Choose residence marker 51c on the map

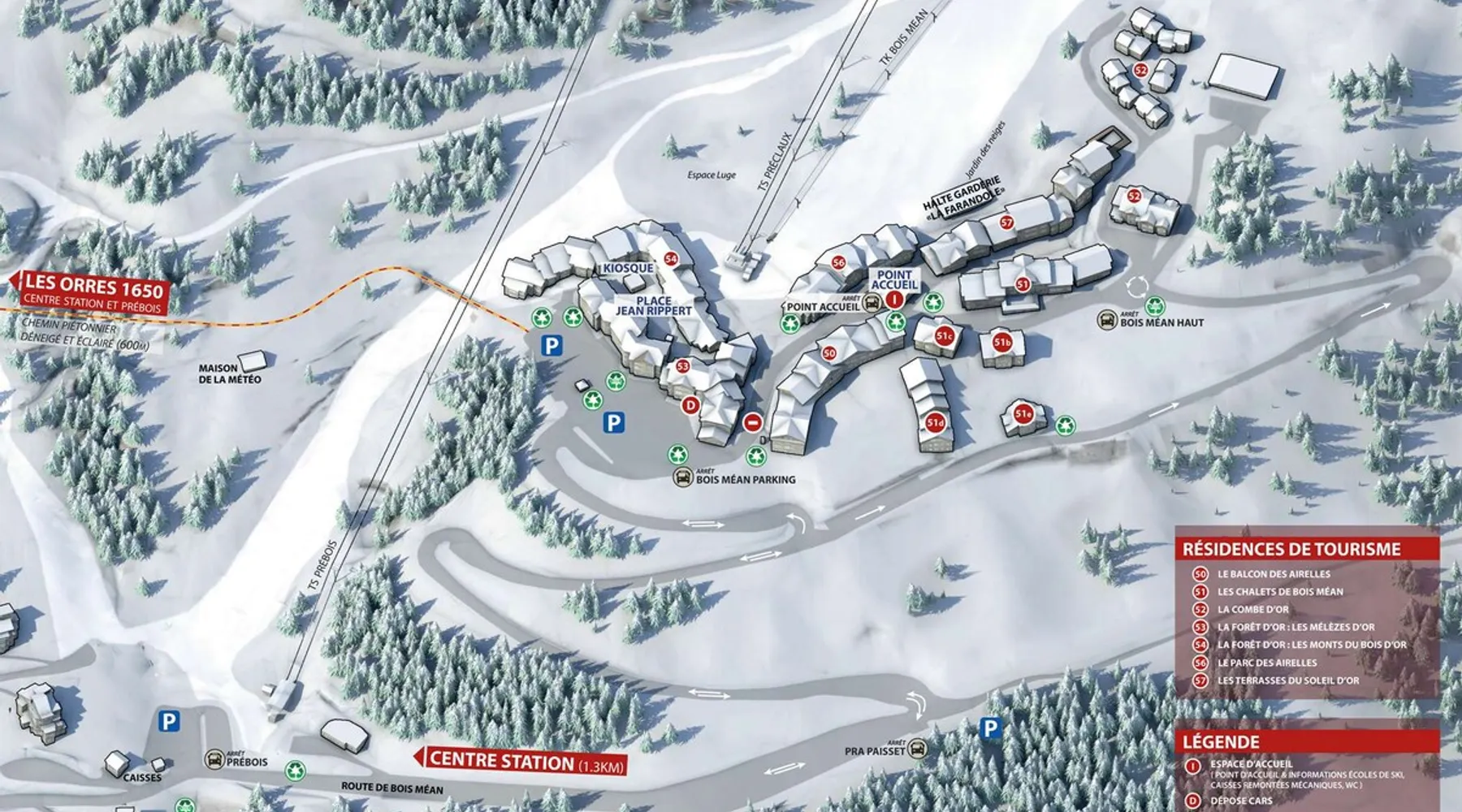[x=944, y=336]
